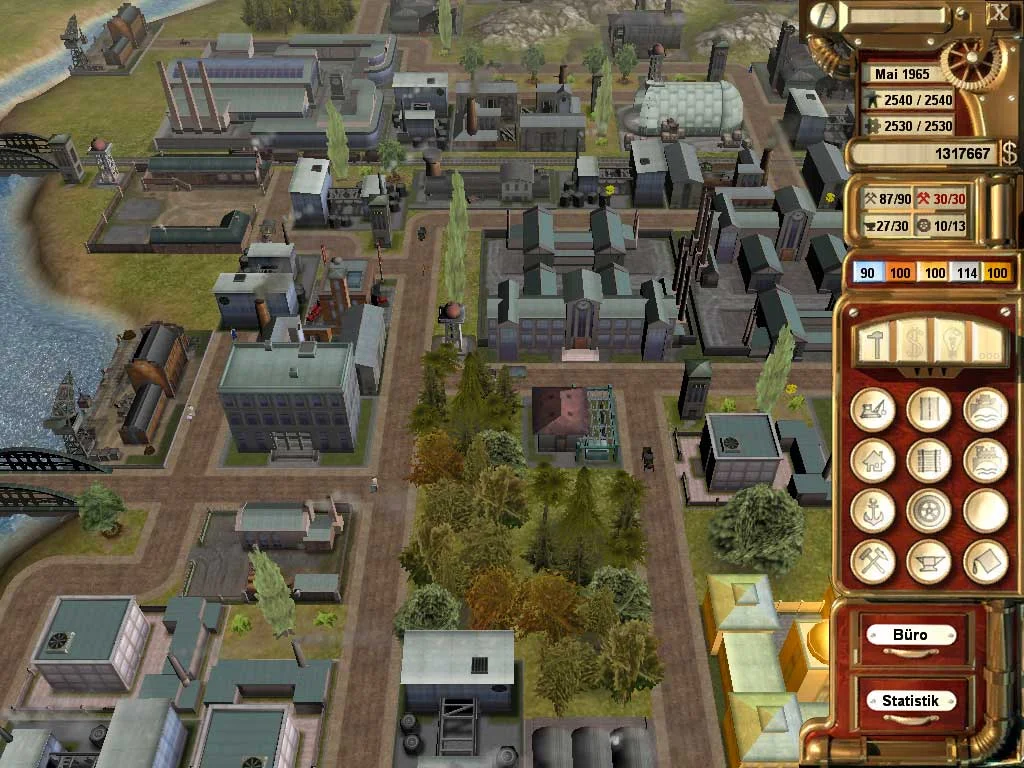Select the anvil steelworks button

928,561
